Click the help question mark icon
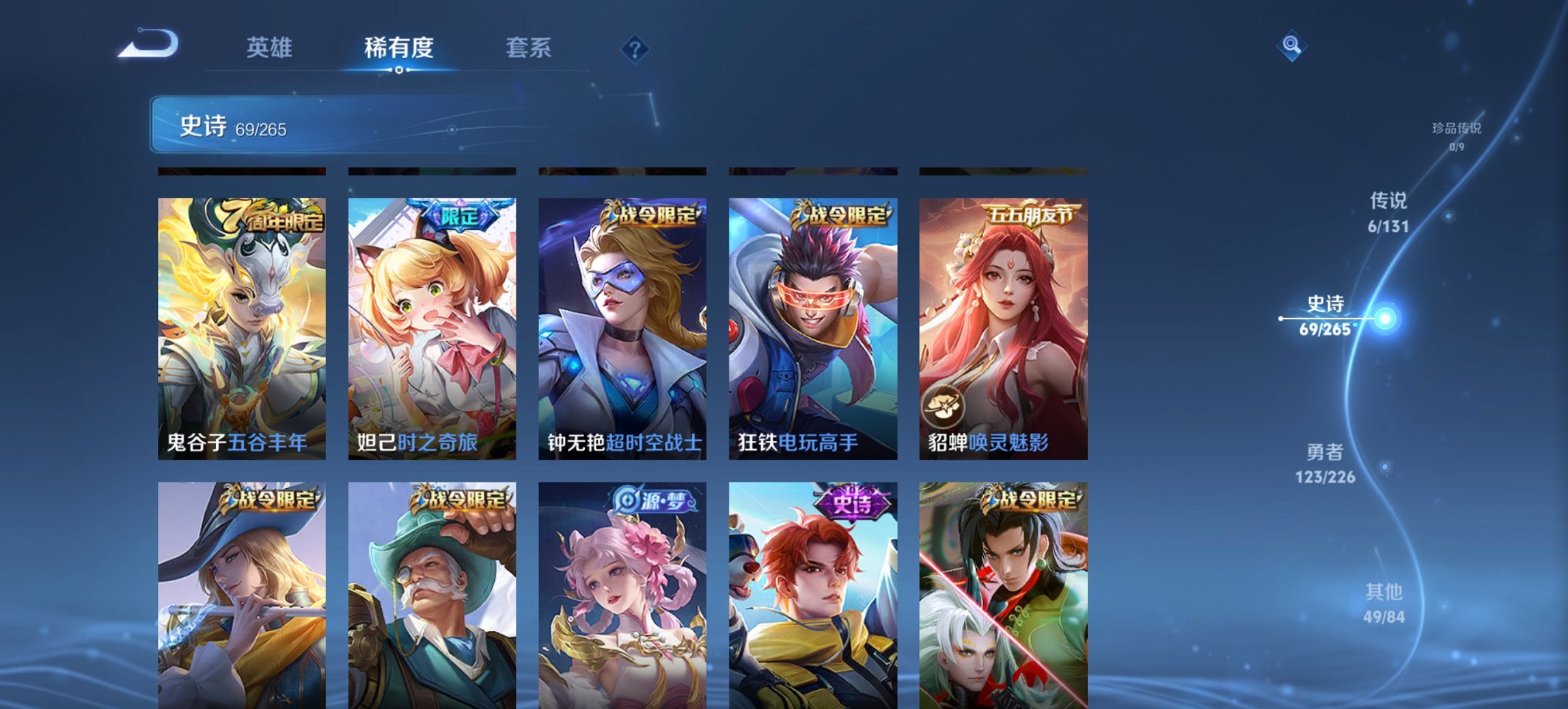The width and height of the screenshot is (1568, 709). click(632, 48)
